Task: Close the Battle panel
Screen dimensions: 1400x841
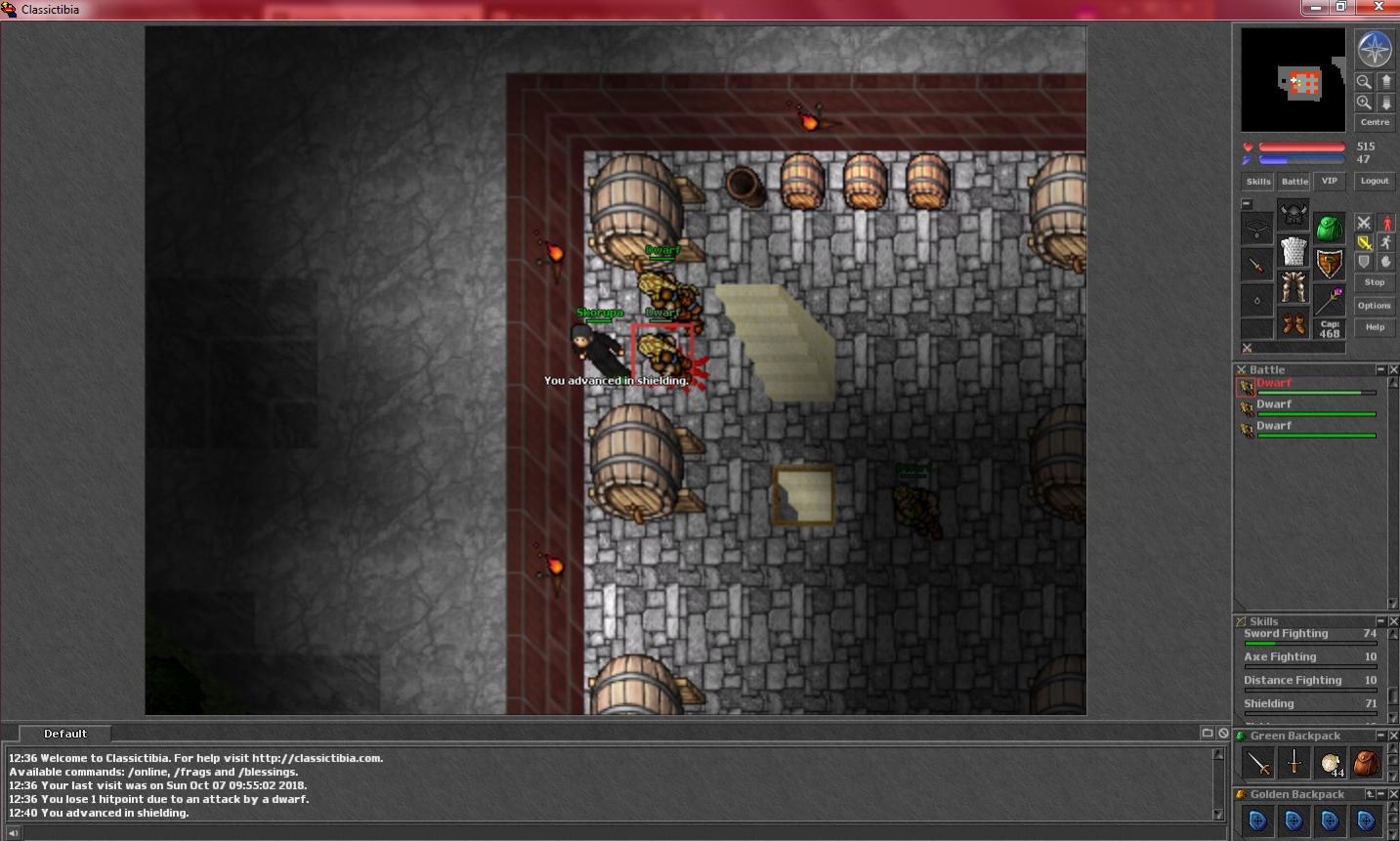Action: (x=1393, y=369)
